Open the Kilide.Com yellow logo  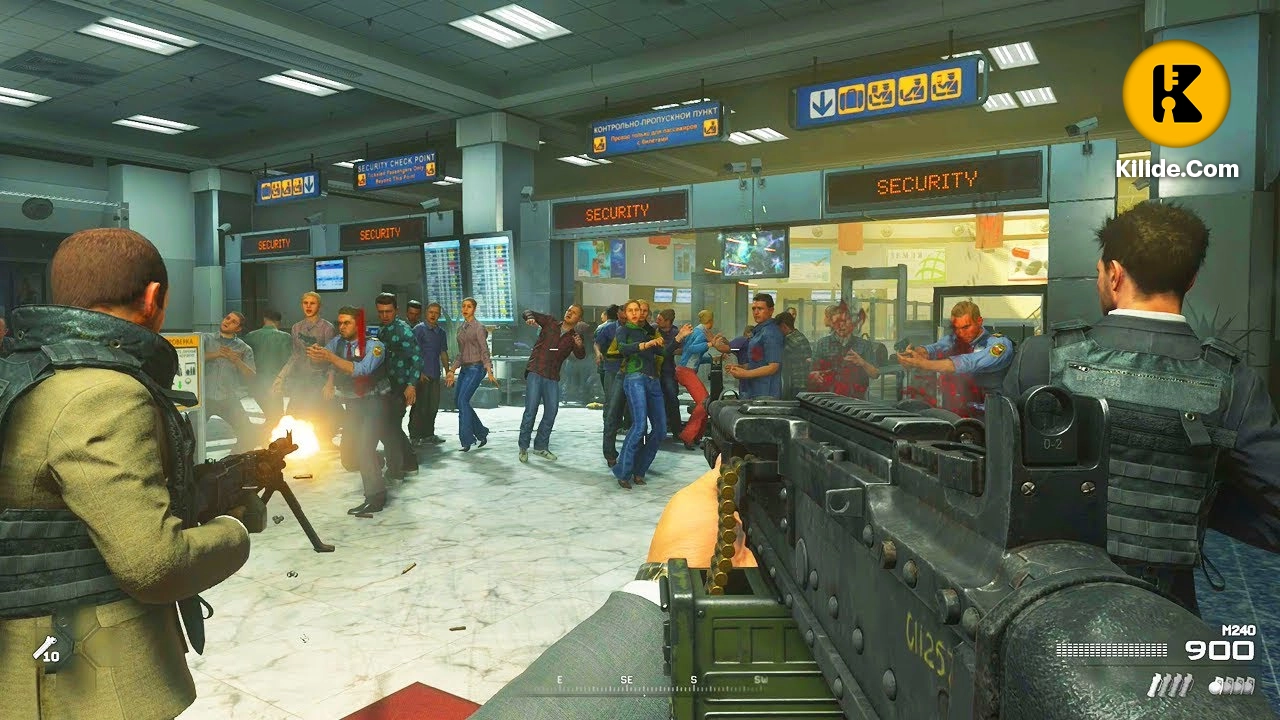point(1176,94)
